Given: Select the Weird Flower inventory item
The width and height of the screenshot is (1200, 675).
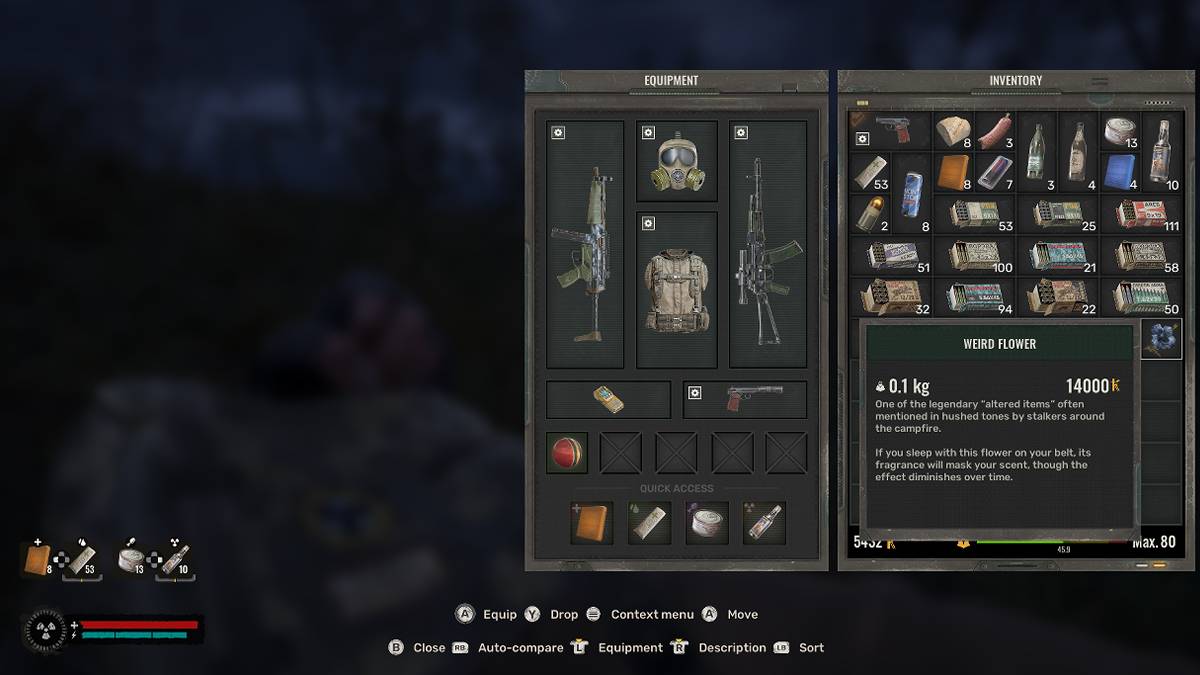Looking at the screenshot, I should [x=1161, y=339].
